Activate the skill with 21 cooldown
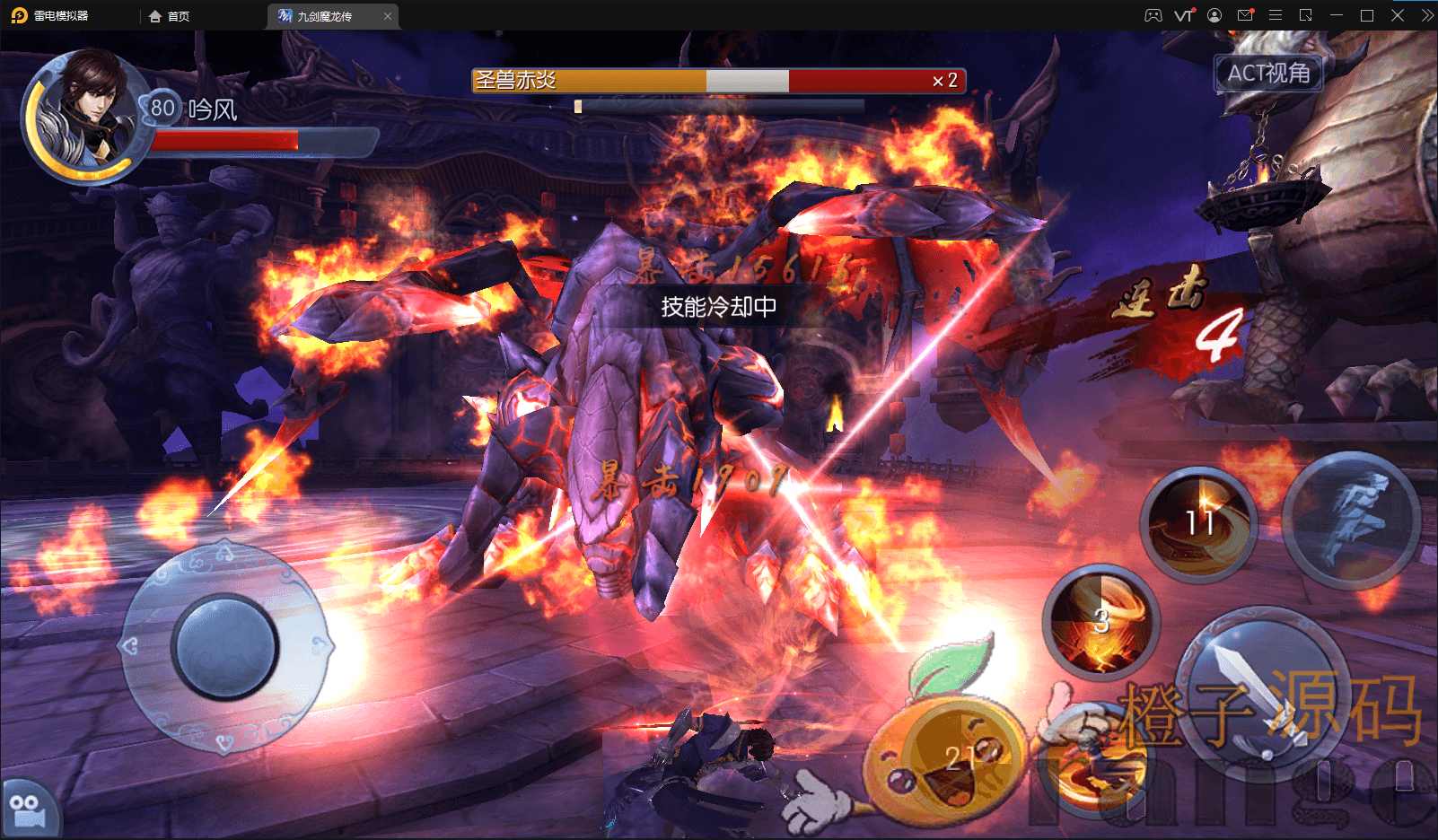The height and width of the screenshot is (840, 1438). click(x=960, y=758)
